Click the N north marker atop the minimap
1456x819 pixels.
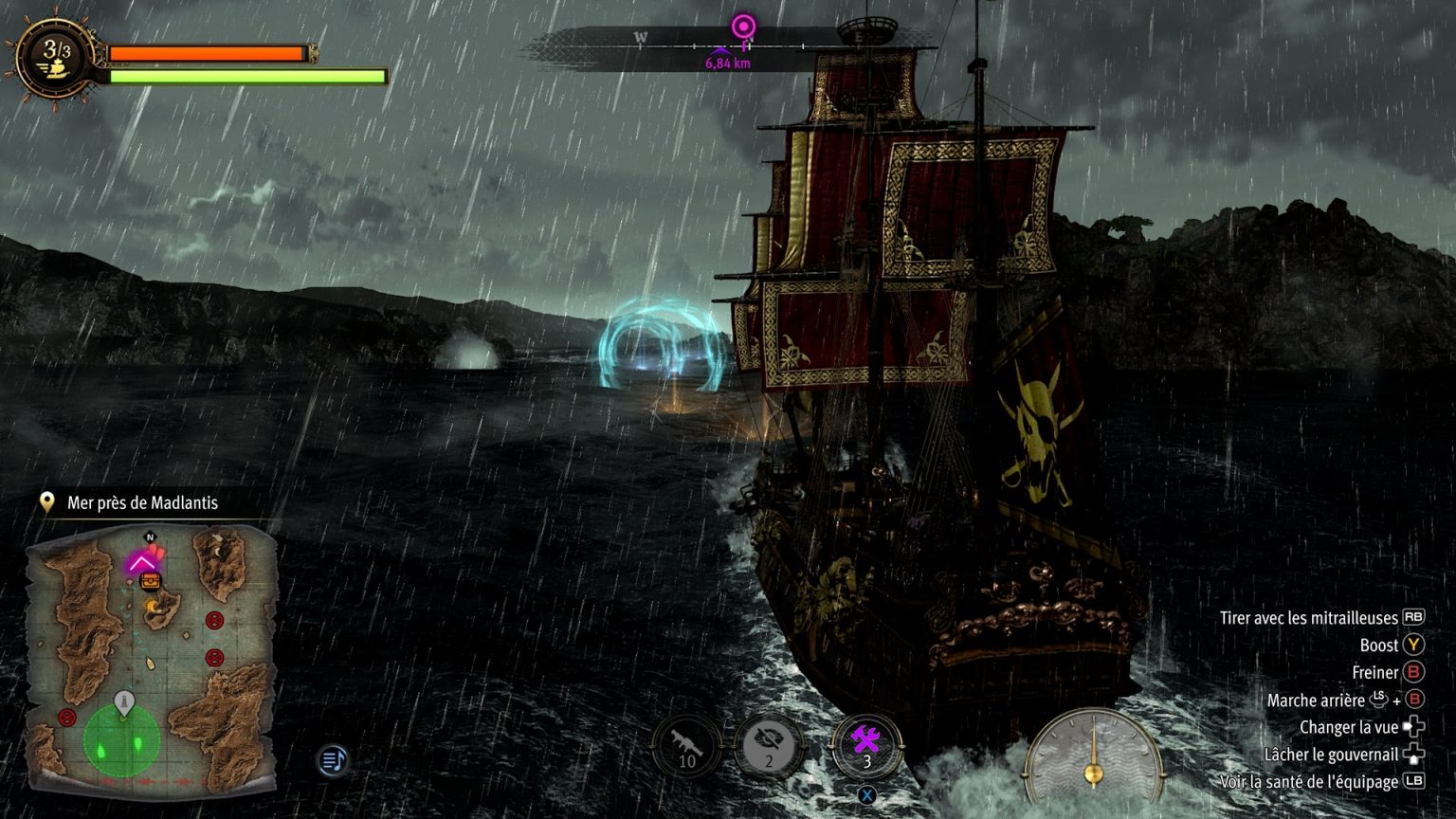coord(149,536)
